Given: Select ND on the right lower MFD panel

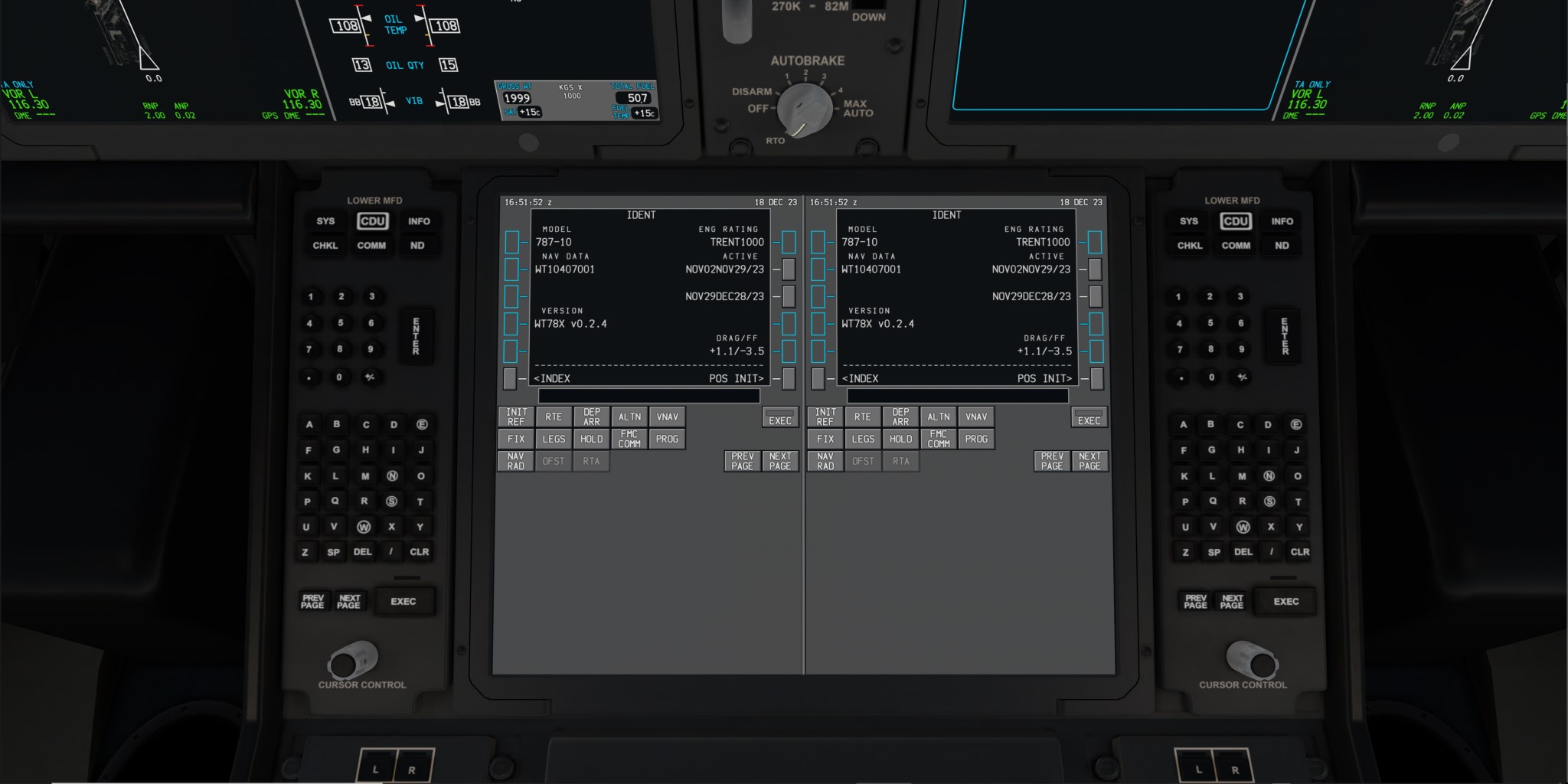Looking at the screenshot, I should (x=1282, y=246).
